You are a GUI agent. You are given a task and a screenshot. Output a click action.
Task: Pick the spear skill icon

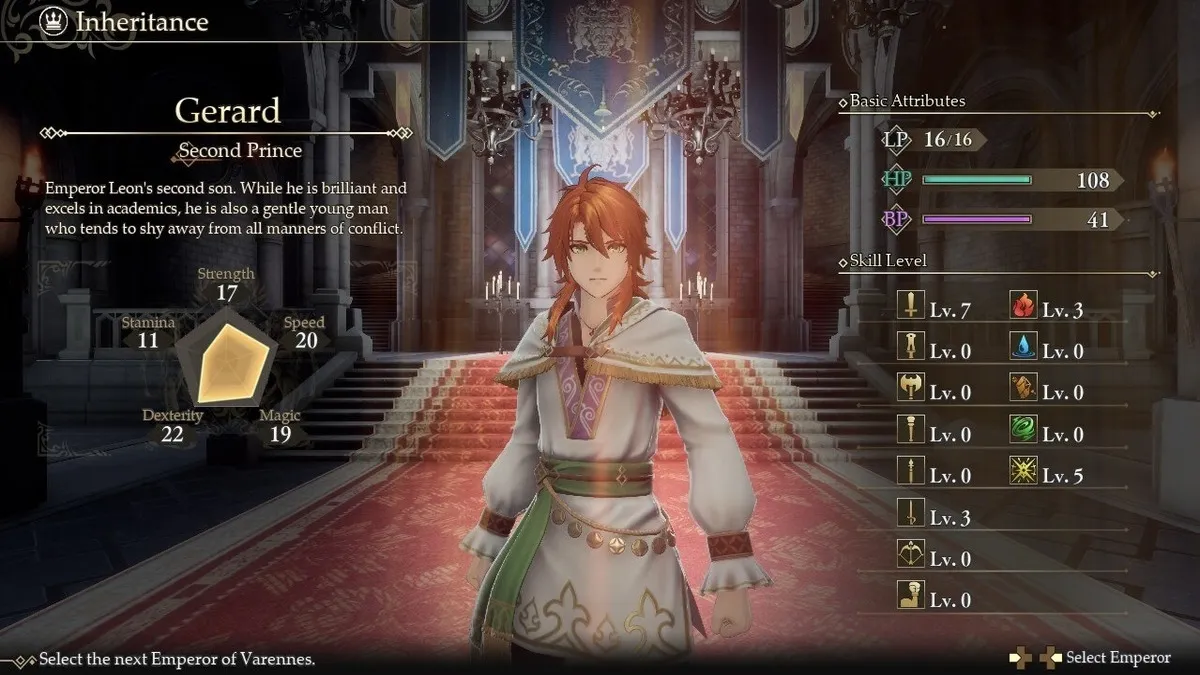pyautogui.click(x=910, y=473)
